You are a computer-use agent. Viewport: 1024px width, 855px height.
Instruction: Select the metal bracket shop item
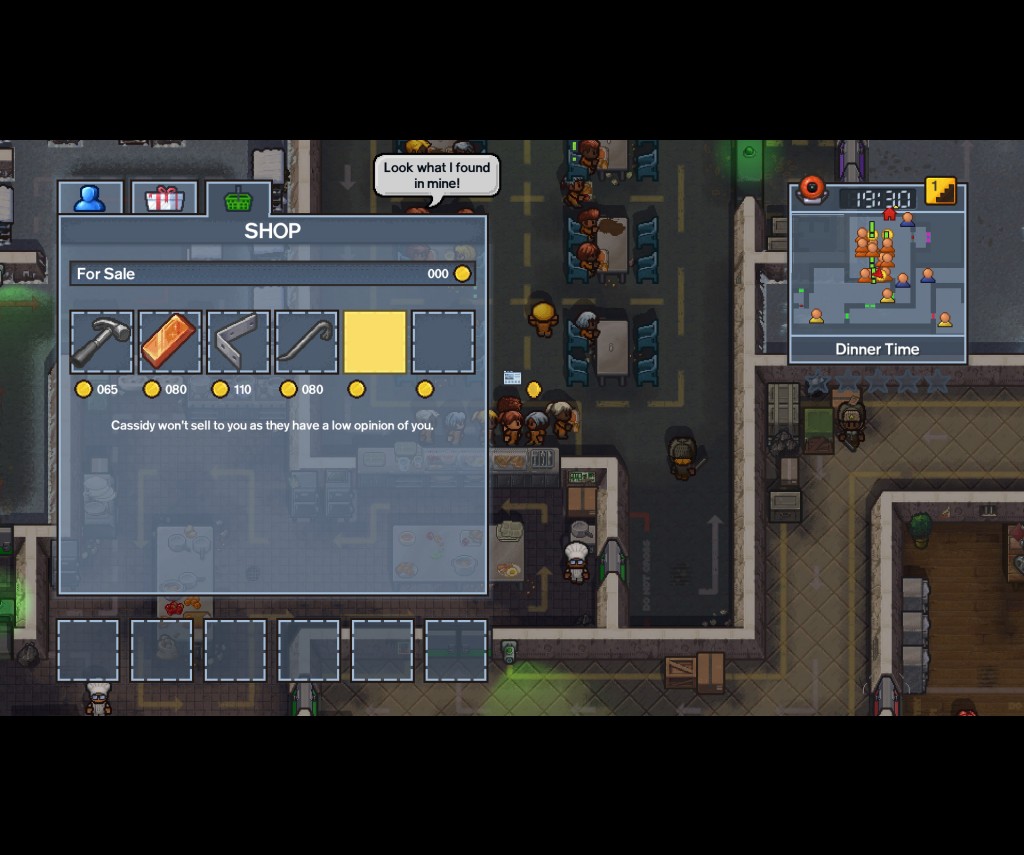[238, 342]
